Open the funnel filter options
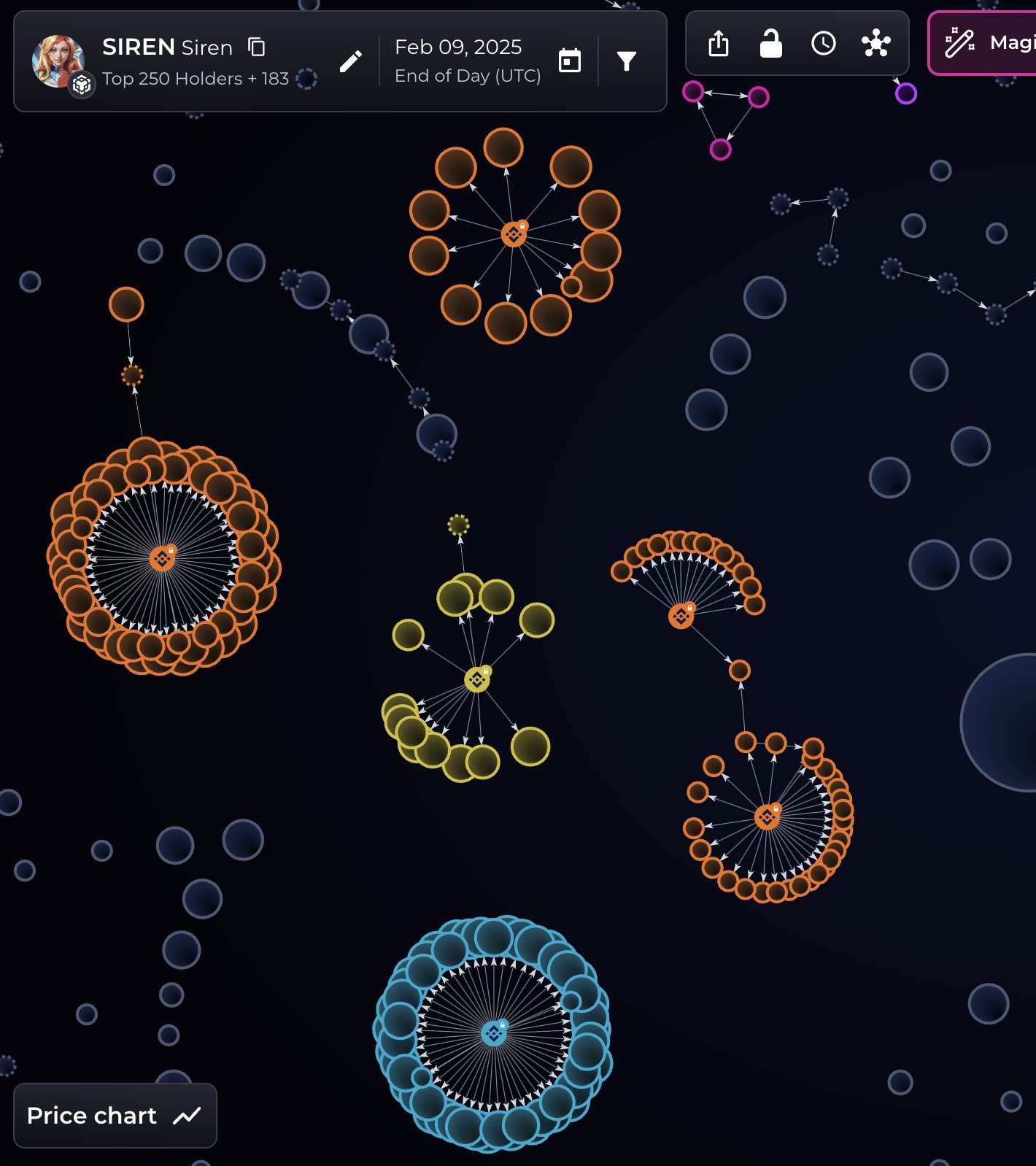This screenshot has height=1166, width=1036. point(626,61)
